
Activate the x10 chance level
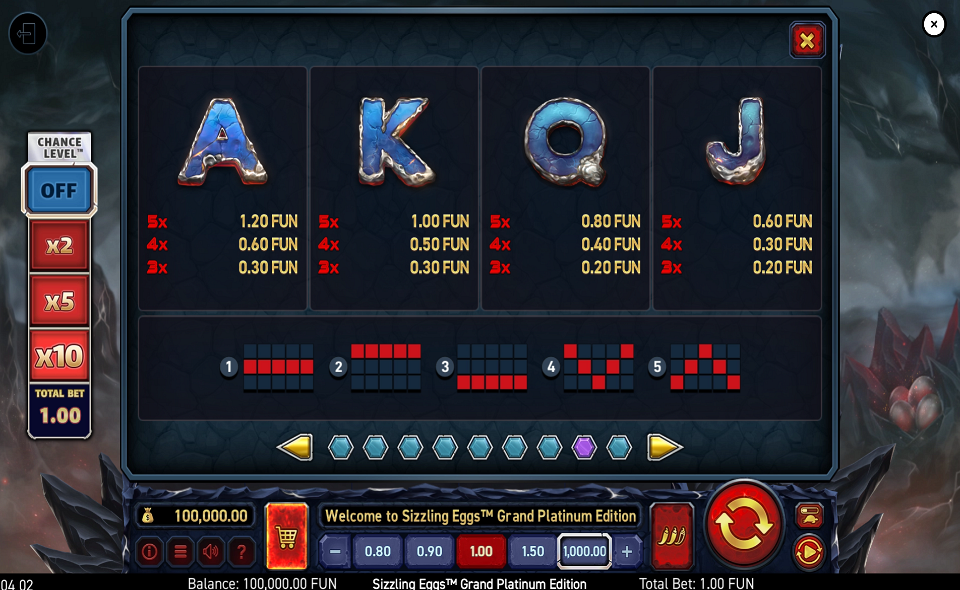(x=59, y=355)
